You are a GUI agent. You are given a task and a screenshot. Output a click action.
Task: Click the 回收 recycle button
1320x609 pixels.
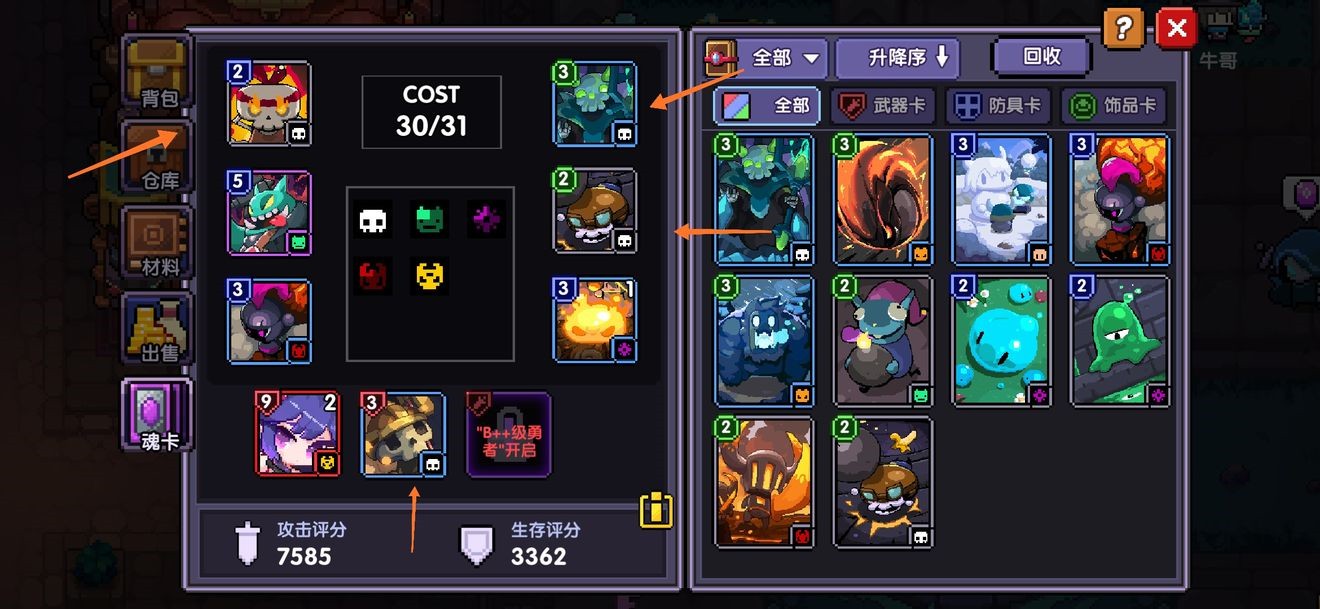pos(1040,57)
